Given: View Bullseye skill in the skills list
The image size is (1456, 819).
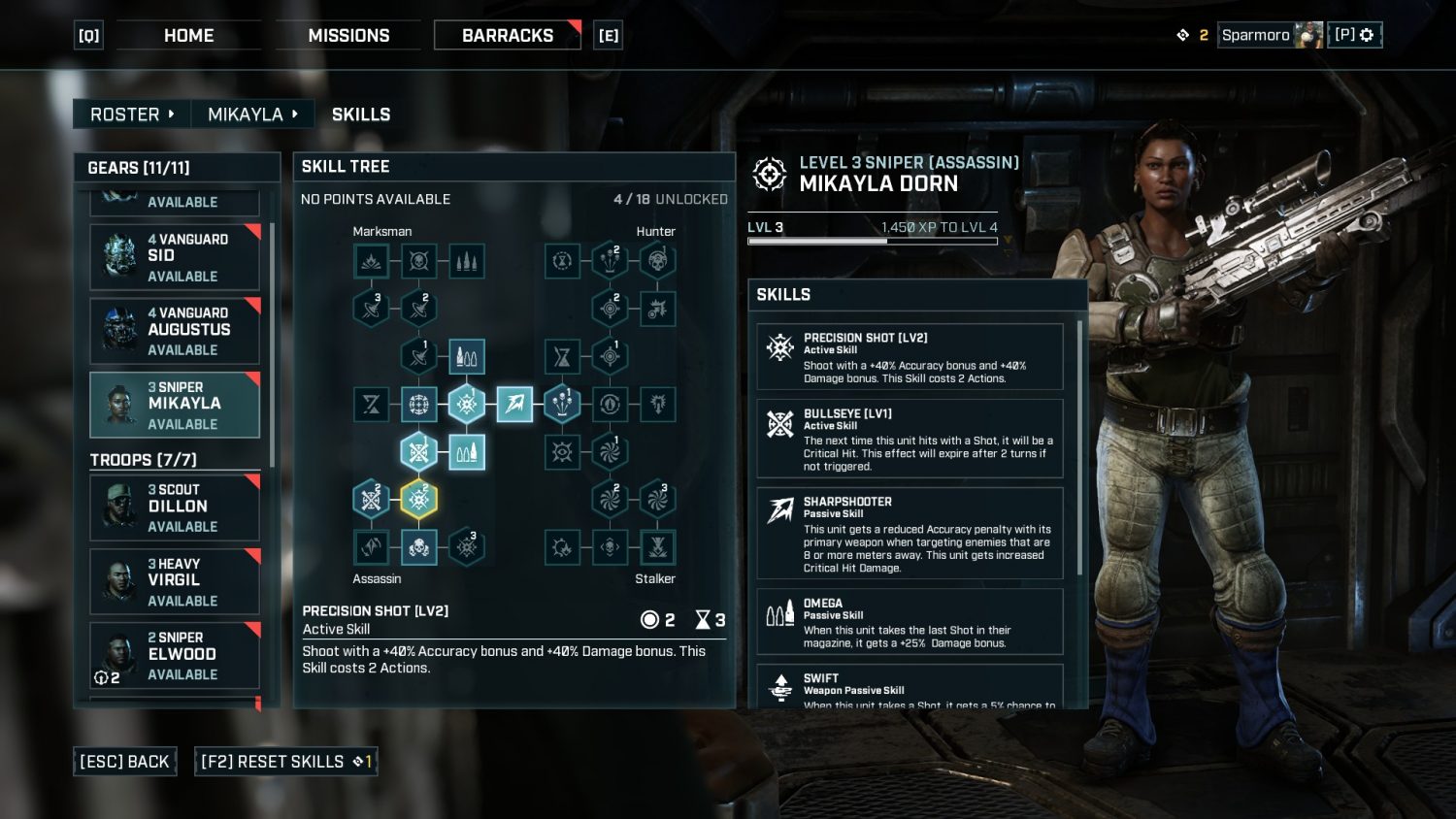Looking at the screenshot, I should [x=910, y=439].
